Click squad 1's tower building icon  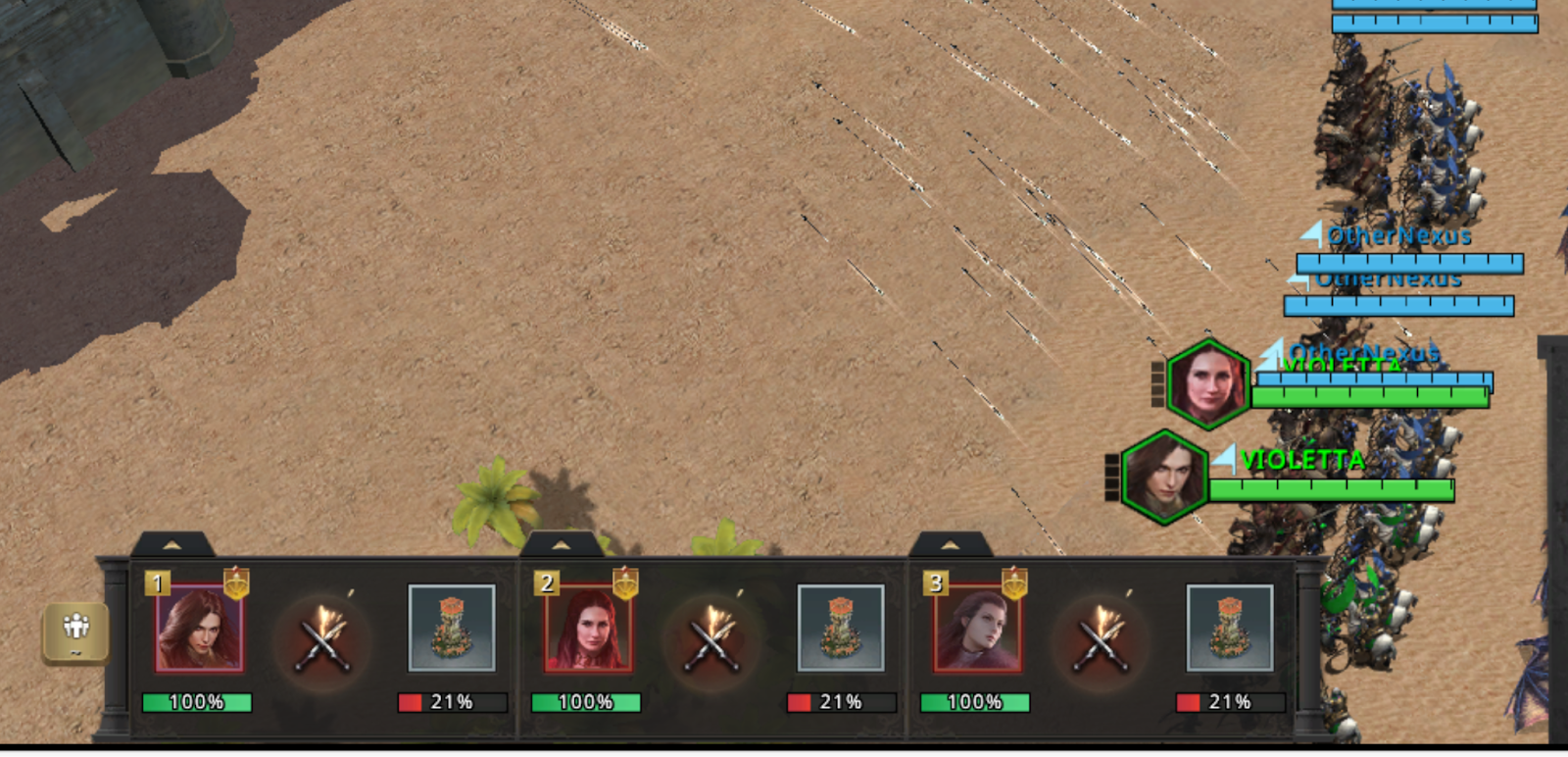tap(451, 629)
